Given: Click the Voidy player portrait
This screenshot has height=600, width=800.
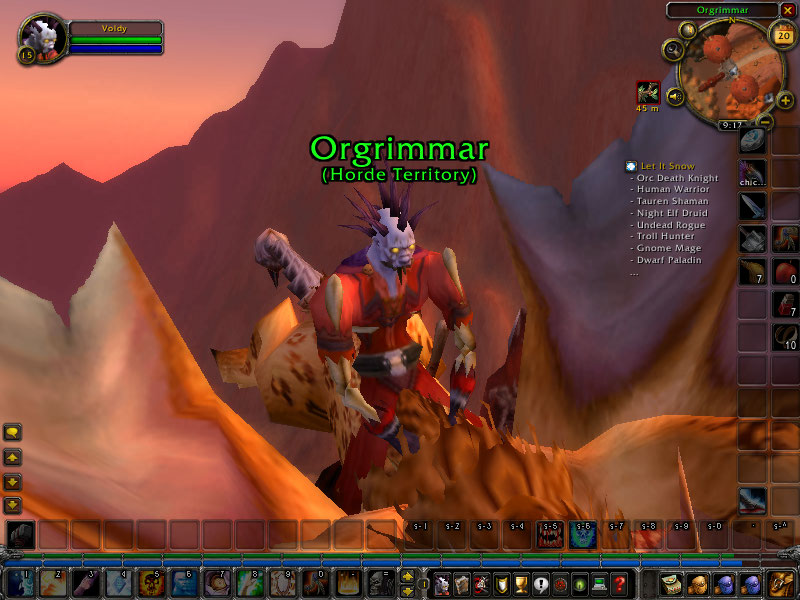Looking at the screenshot, I should pyautogui.click(x=42, y=37).
